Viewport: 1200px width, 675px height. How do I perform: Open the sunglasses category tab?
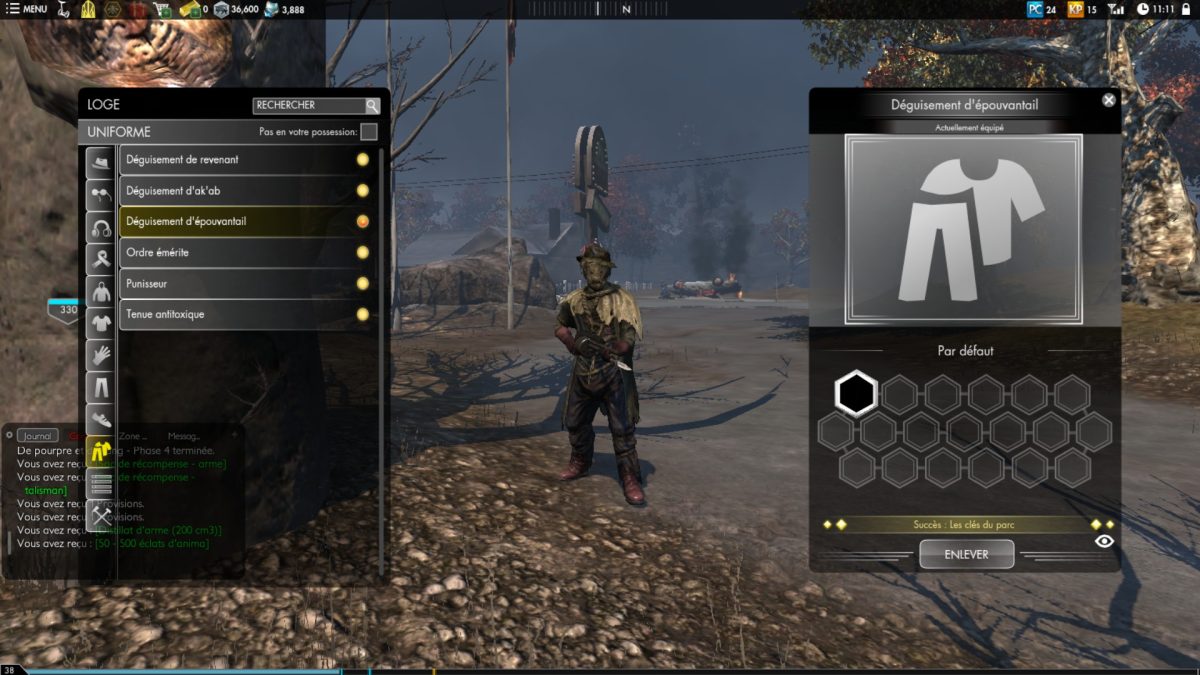[100, 194]
